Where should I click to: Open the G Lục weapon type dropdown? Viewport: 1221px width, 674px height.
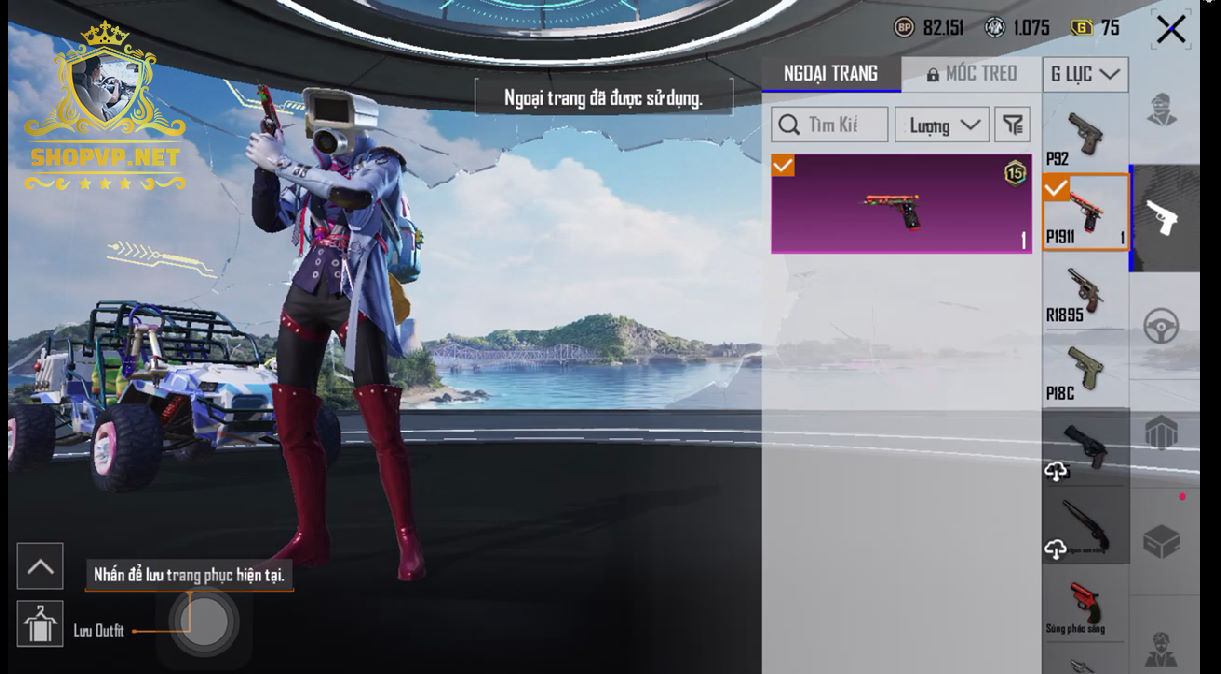(1085, 75)
